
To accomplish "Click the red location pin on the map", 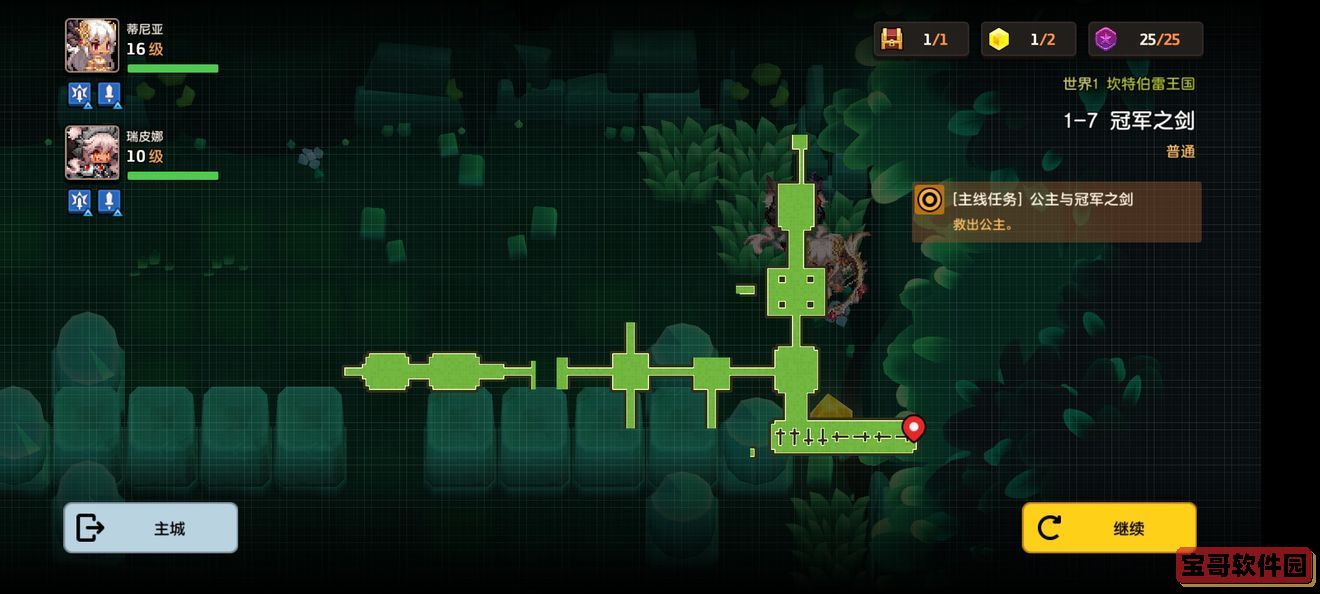I will 912,428.
